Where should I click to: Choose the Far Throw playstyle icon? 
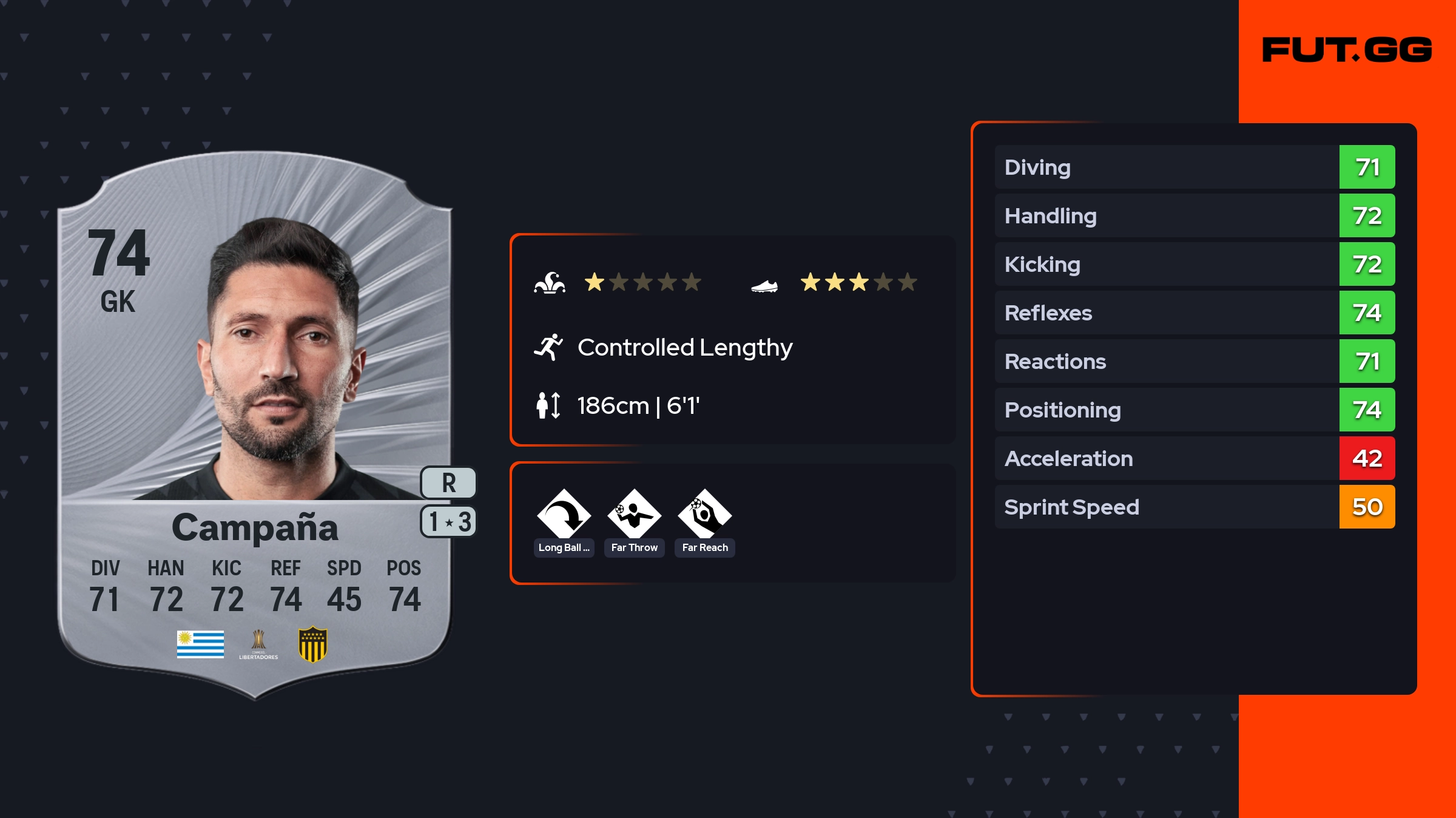coord(634,515)
